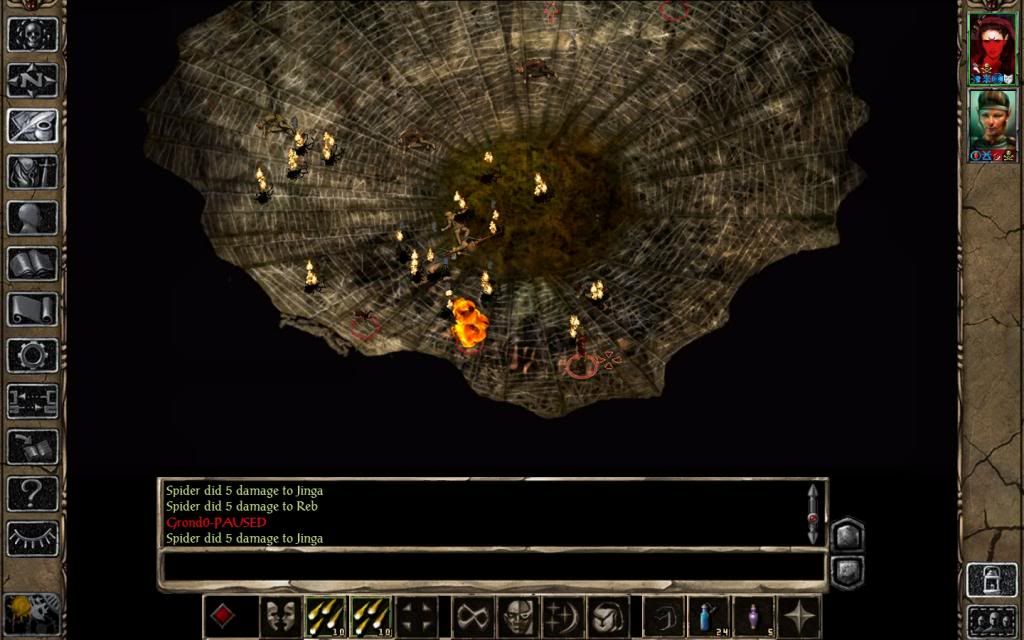The image size is (1024, 640).
Task: Select the green headband character portrait
Action: [992, 125]
